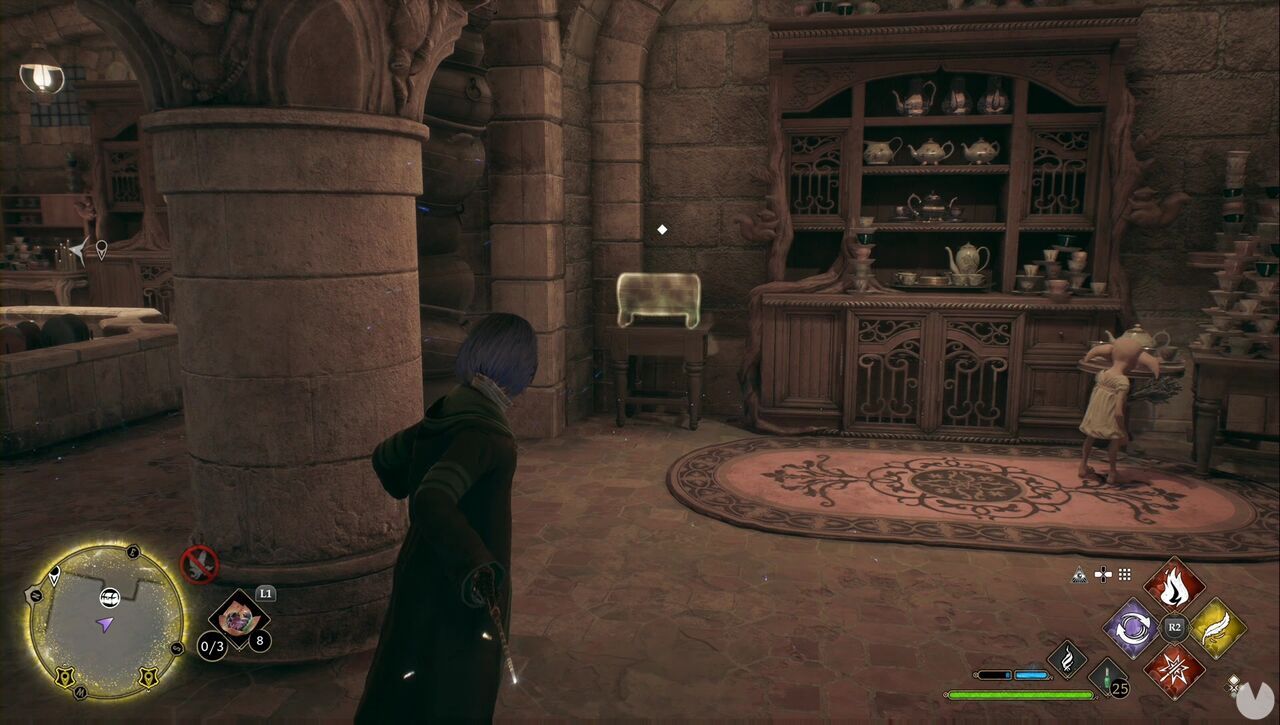This screenshot has height=725, width=1280.
Task: Open the spell set grid icon
Action: (x=1125, y=575)
